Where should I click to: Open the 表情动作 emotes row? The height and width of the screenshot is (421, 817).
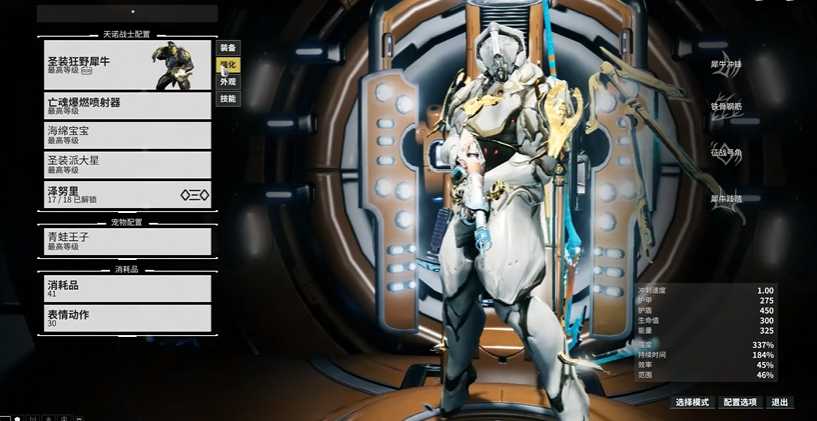[x=127, y=318]
